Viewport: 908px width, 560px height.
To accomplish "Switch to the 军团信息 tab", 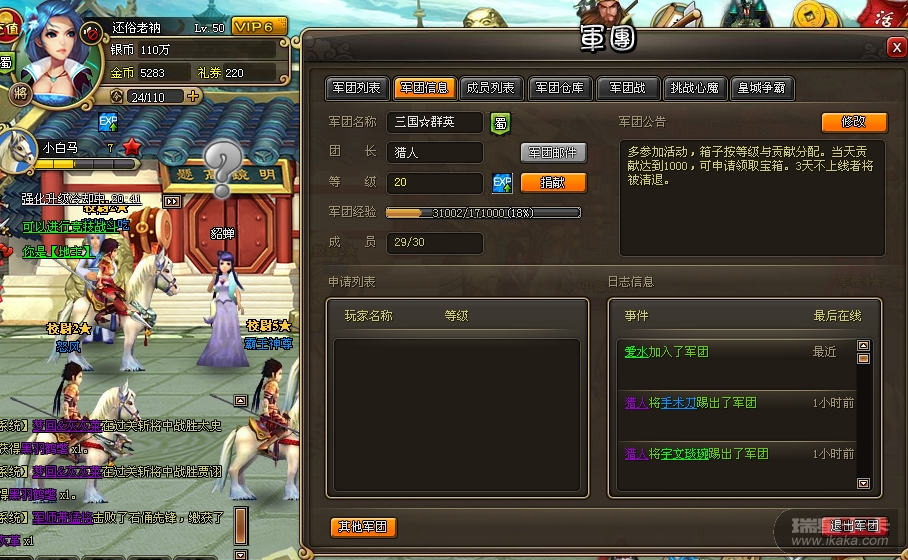I will (x=424, y=88).
